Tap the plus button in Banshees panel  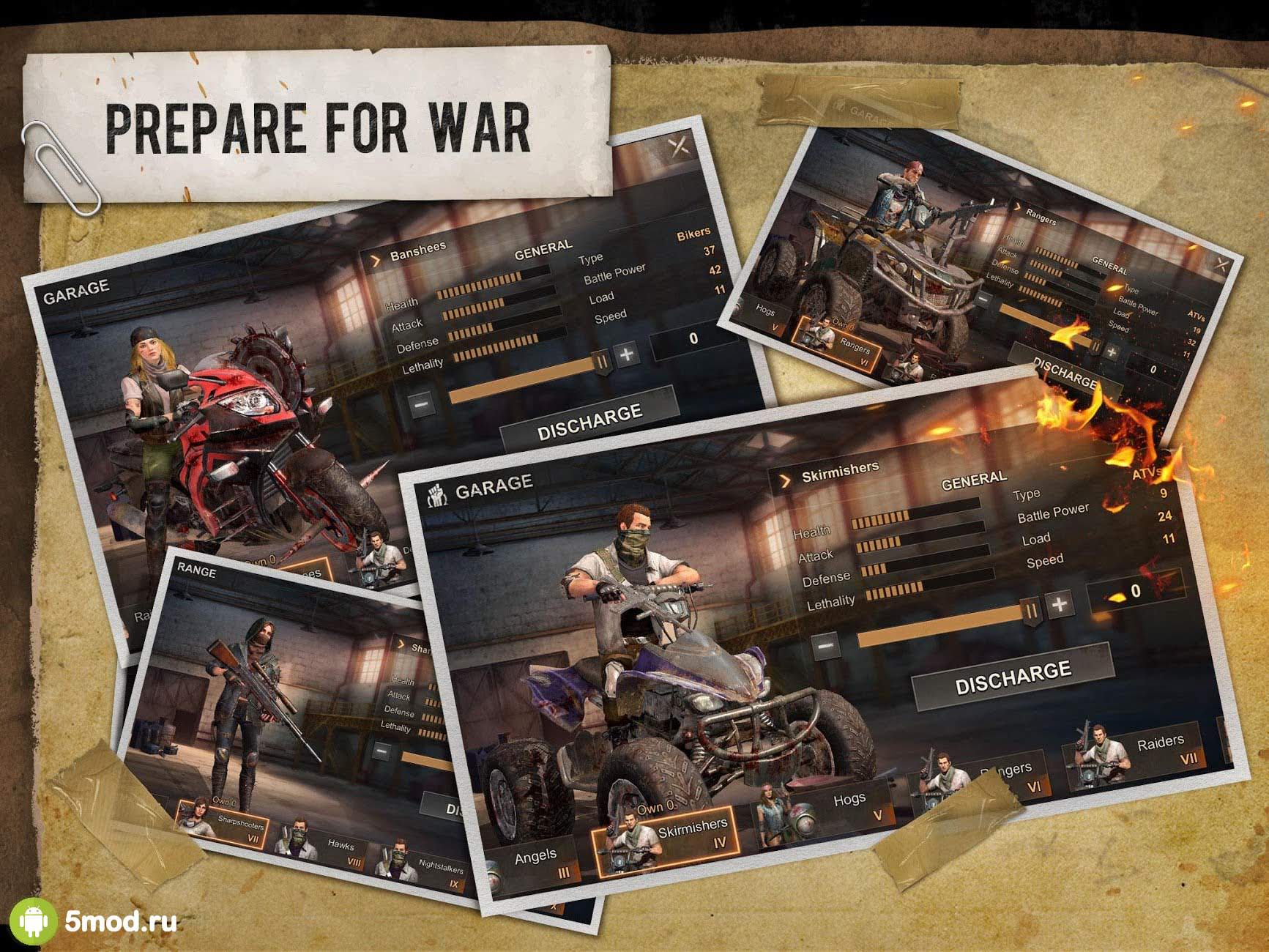(x=626, y=355)
